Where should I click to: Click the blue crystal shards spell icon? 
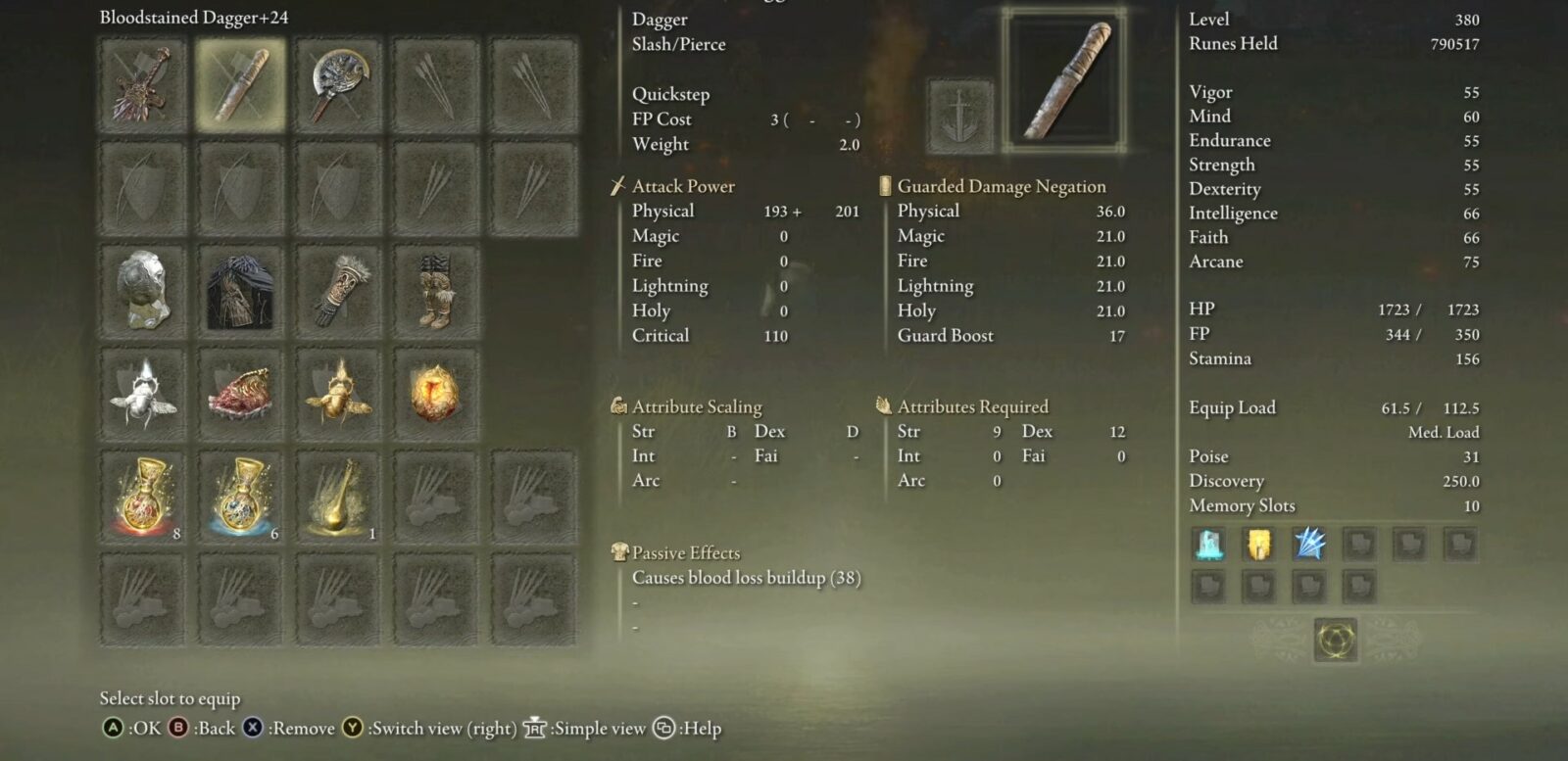point(1309,544)
